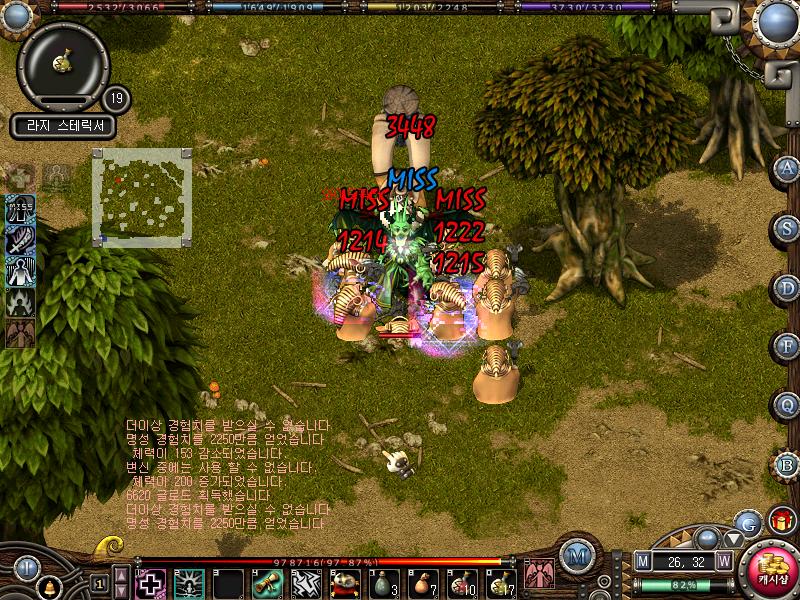Click the round blue M button

click(x=576, y=554)
